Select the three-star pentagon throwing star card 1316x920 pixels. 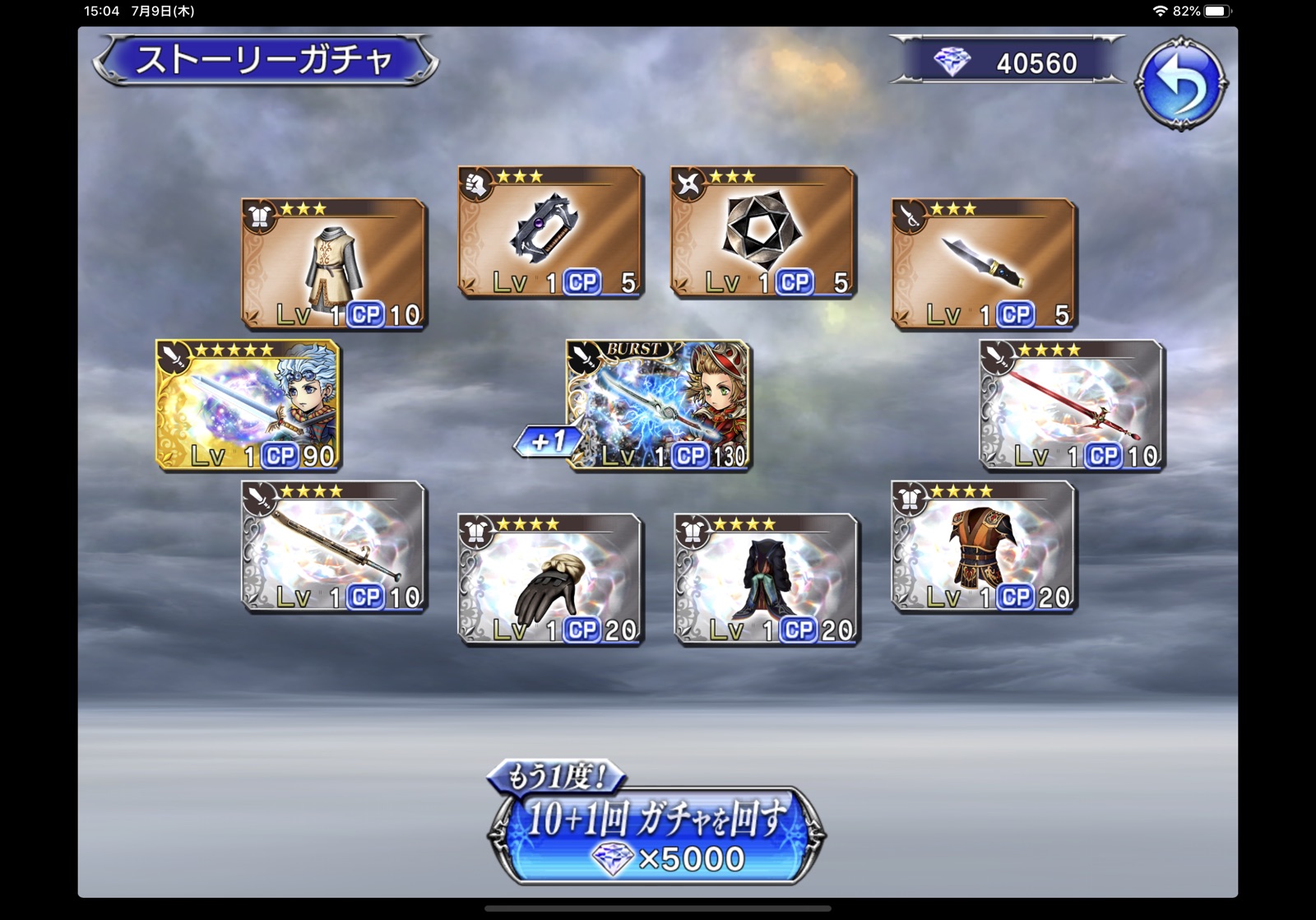tap(763, 231)
